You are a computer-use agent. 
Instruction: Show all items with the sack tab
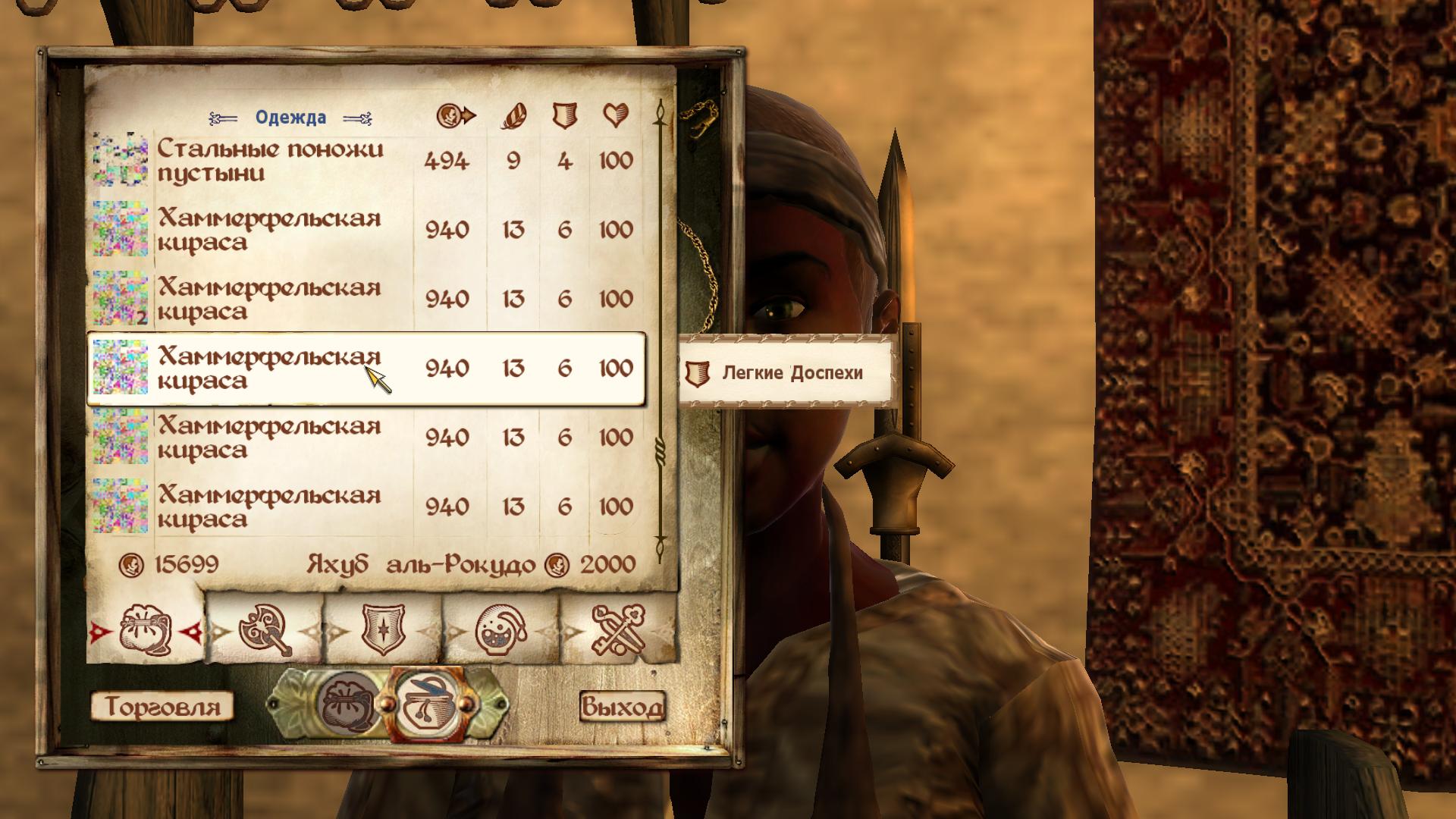[146, 630]
